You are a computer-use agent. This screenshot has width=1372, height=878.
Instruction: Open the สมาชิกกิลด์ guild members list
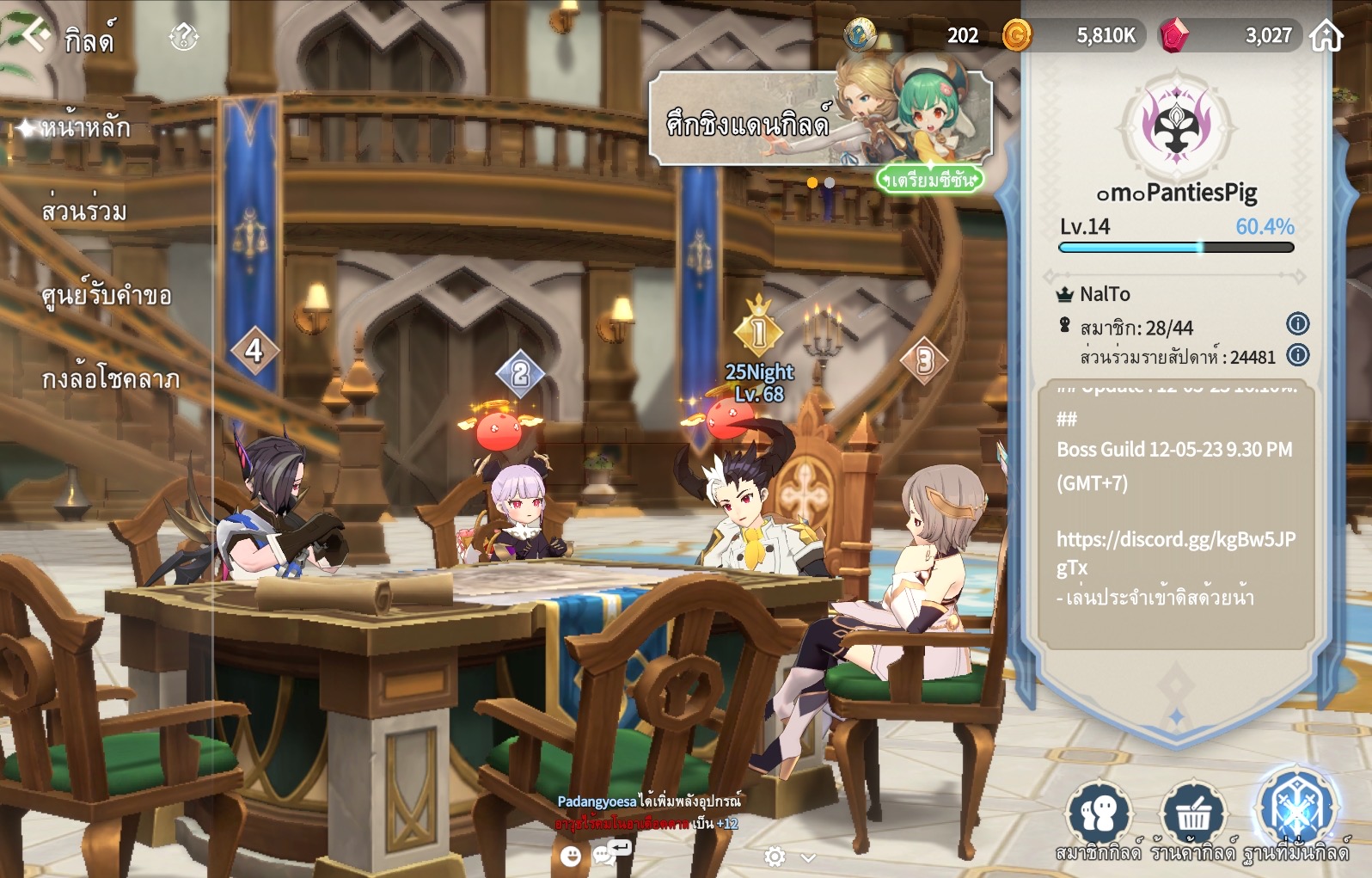click(x=1099, y=818)
